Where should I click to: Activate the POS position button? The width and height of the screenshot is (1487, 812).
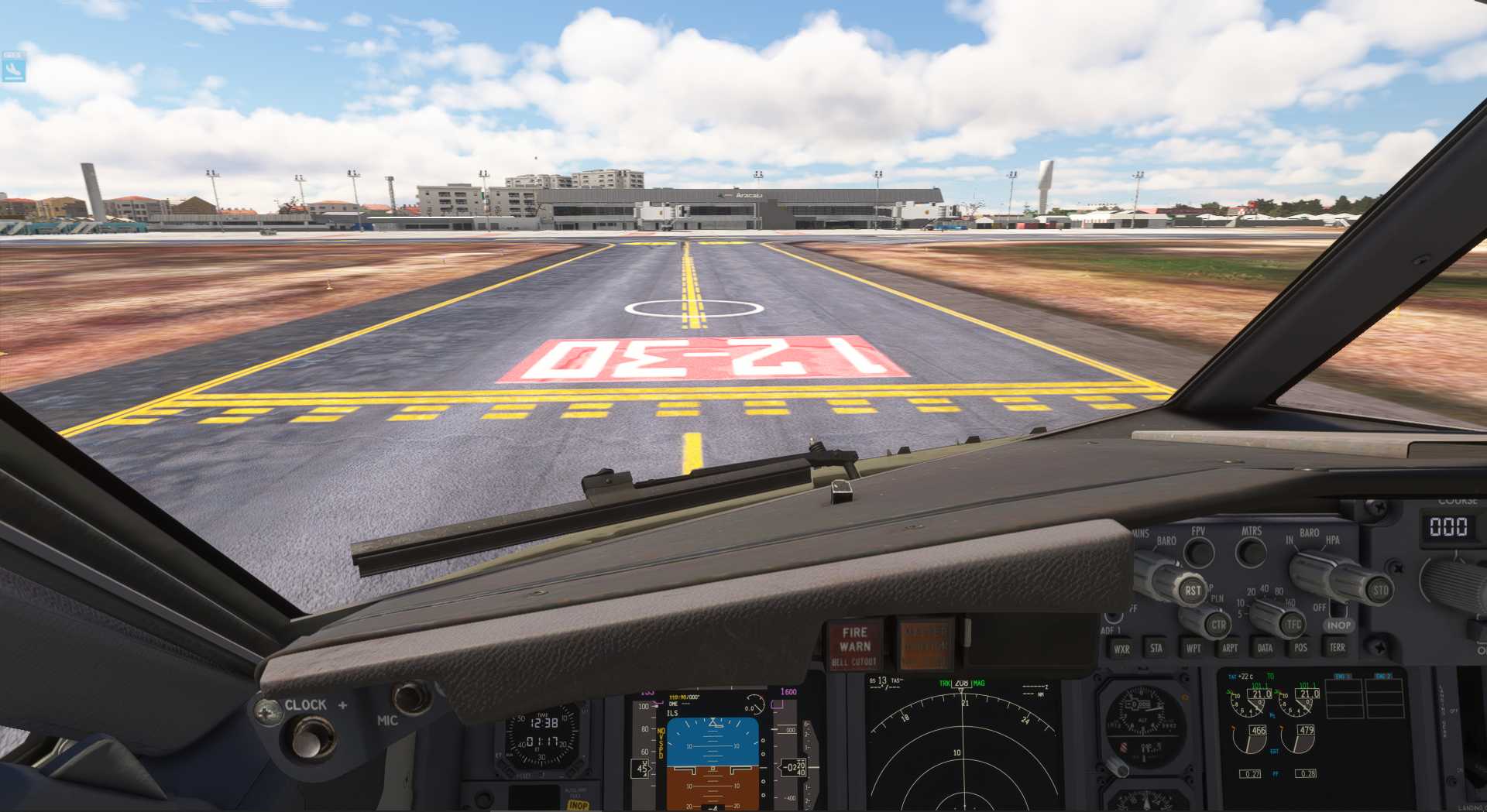1300,647
